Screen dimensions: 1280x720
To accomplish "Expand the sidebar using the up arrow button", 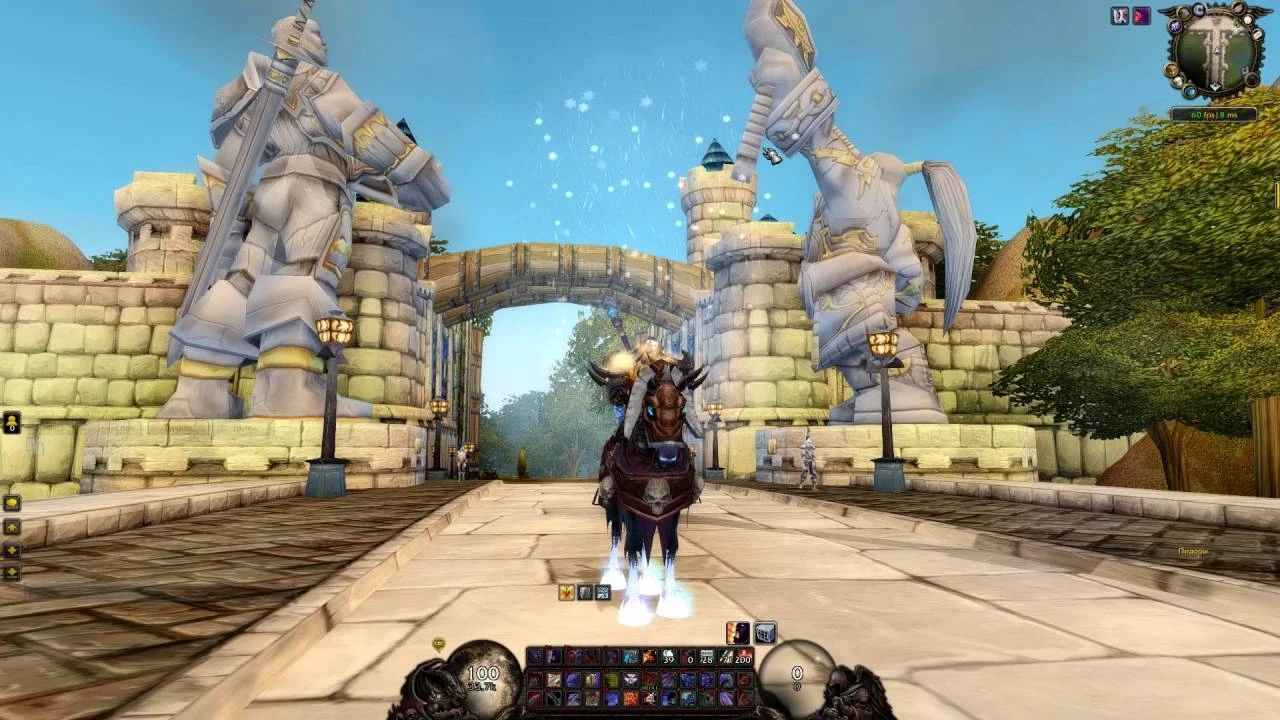I will click(x=11, y=526).
